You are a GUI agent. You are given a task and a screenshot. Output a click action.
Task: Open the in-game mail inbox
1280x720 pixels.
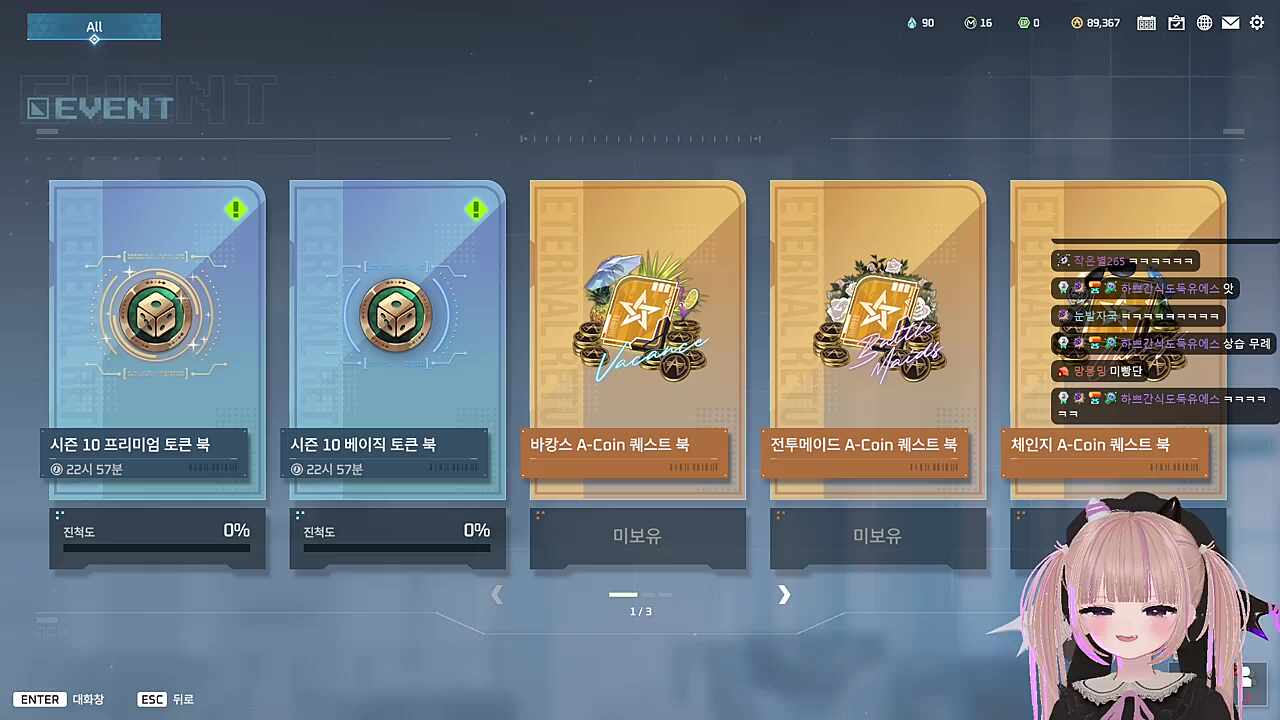[1230, 22]
